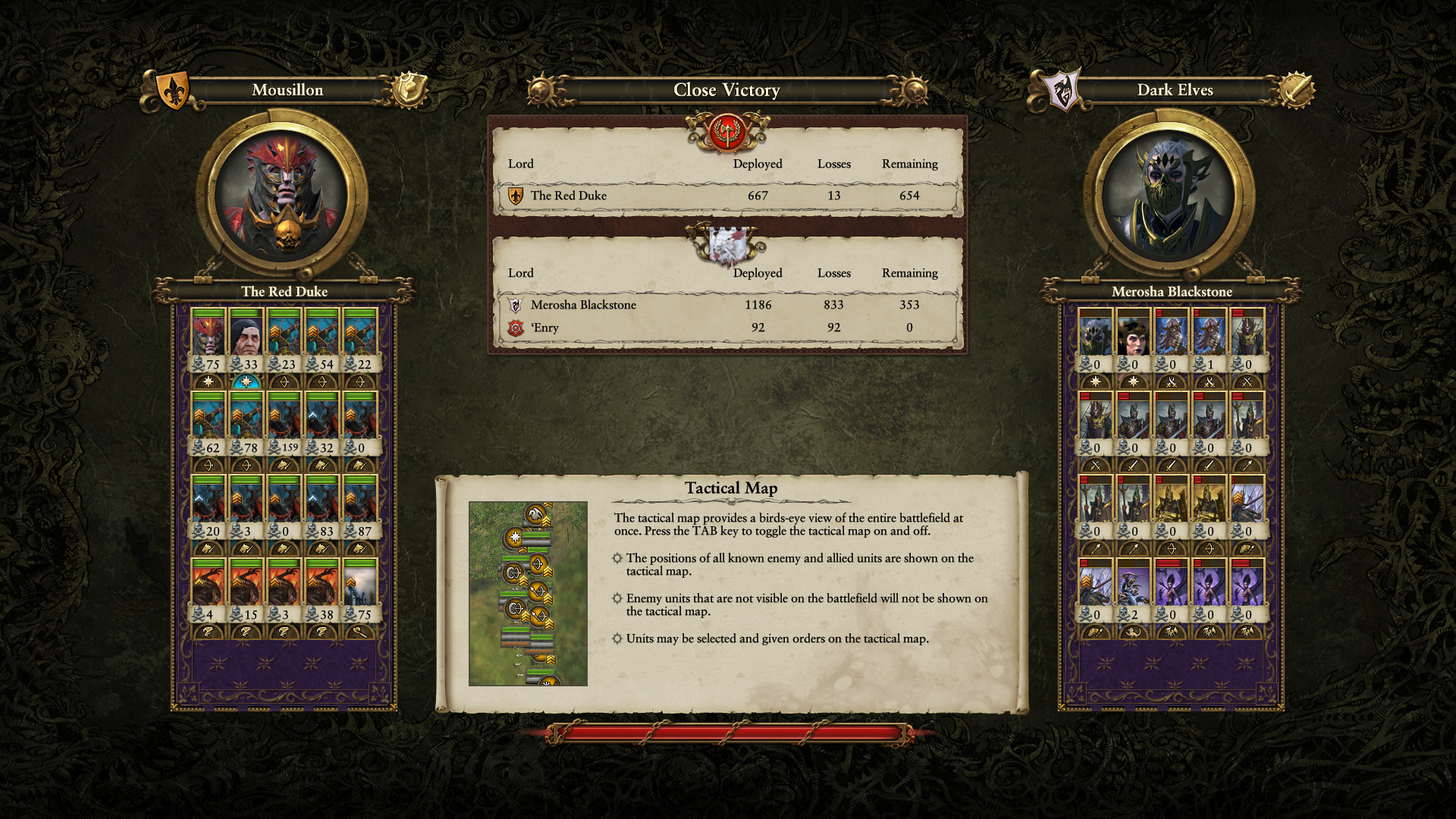The image size is (1456, 819).
Task: Choose the Merosha Blackstone row in results
Action: [726, 305]
